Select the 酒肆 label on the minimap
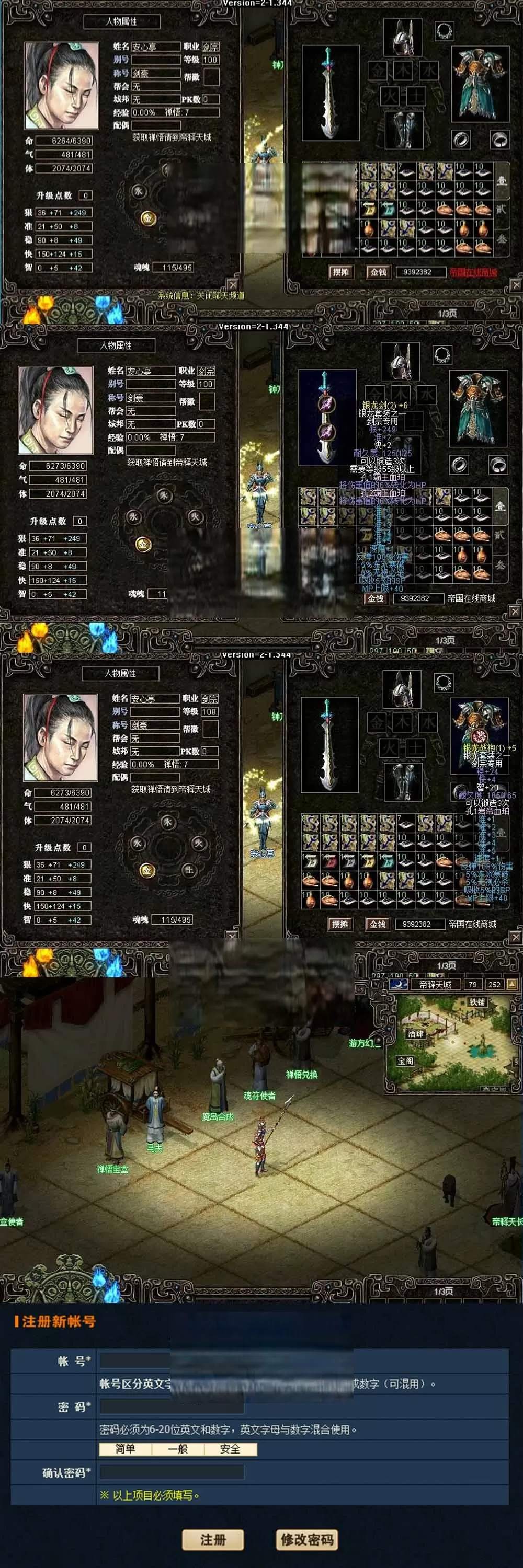This screenshot has height=1568, width=523. click(x=415, y=1033)
